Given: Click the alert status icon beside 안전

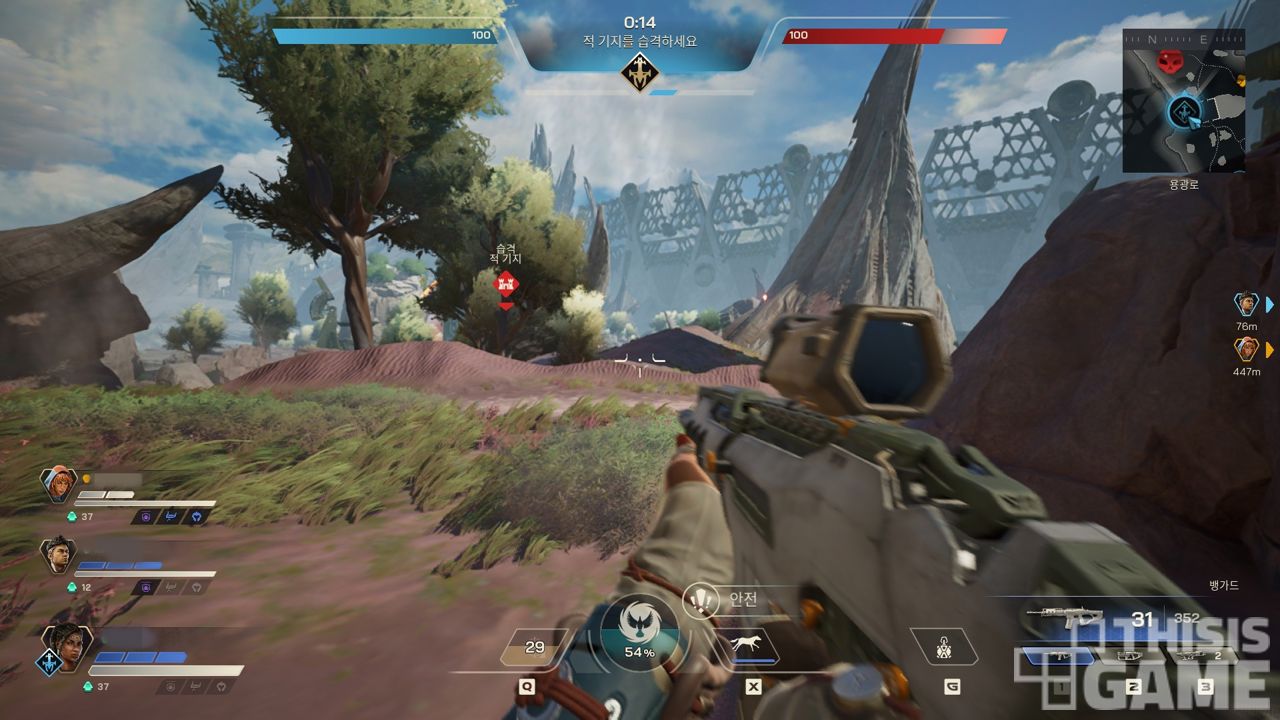Looking at the screenshot, I should 703,600.
